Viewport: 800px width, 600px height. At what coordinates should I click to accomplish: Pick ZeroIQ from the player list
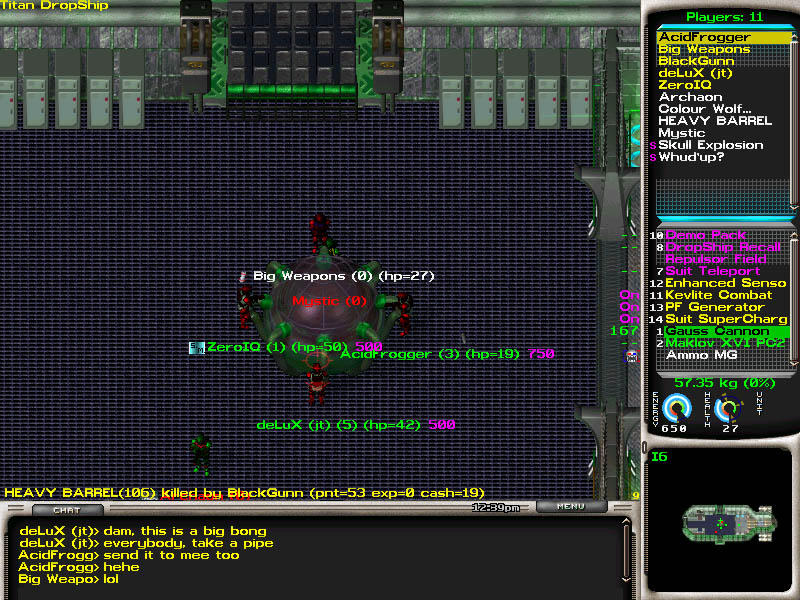(x=685, y=85)
